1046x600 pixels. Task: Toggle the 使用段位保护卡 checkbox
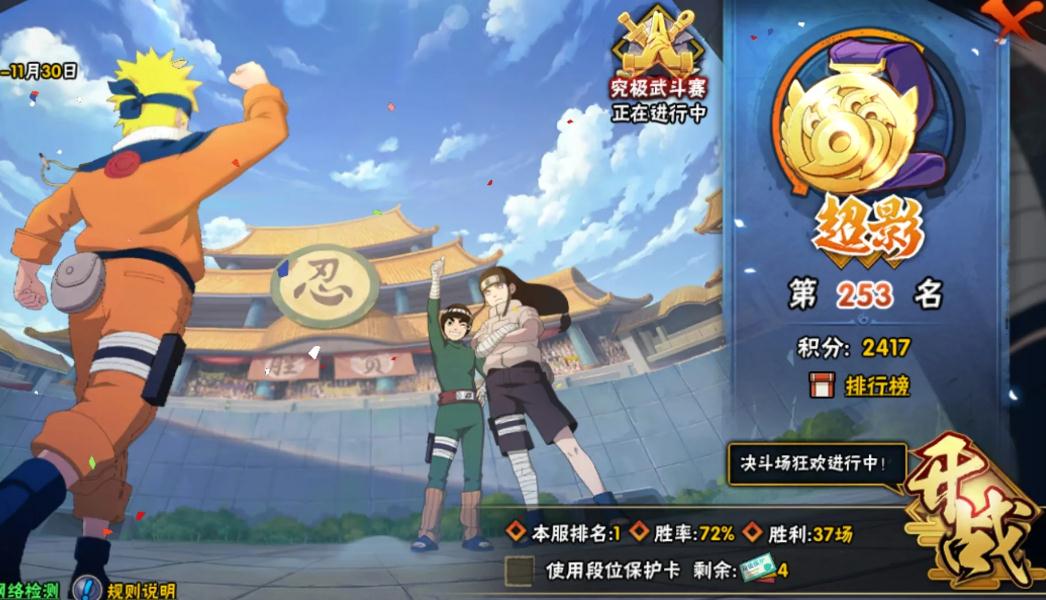[519, 570]
